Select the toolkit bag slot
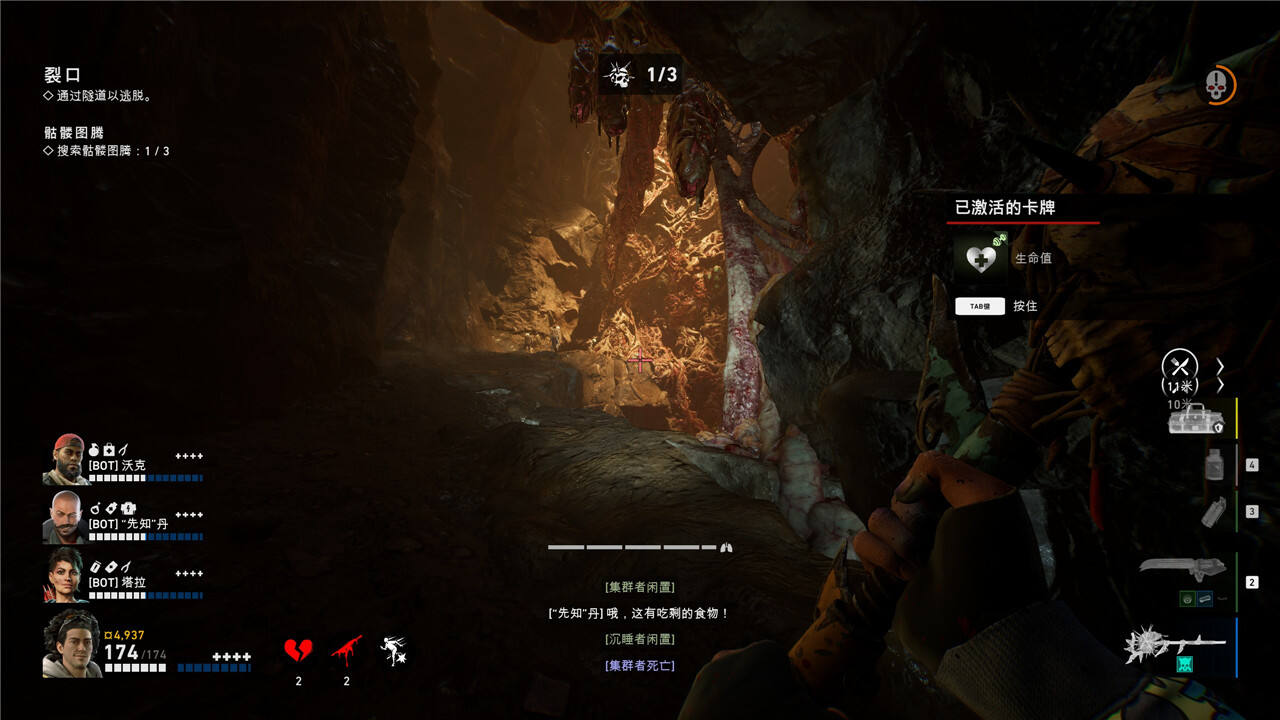 point(1196,418)
